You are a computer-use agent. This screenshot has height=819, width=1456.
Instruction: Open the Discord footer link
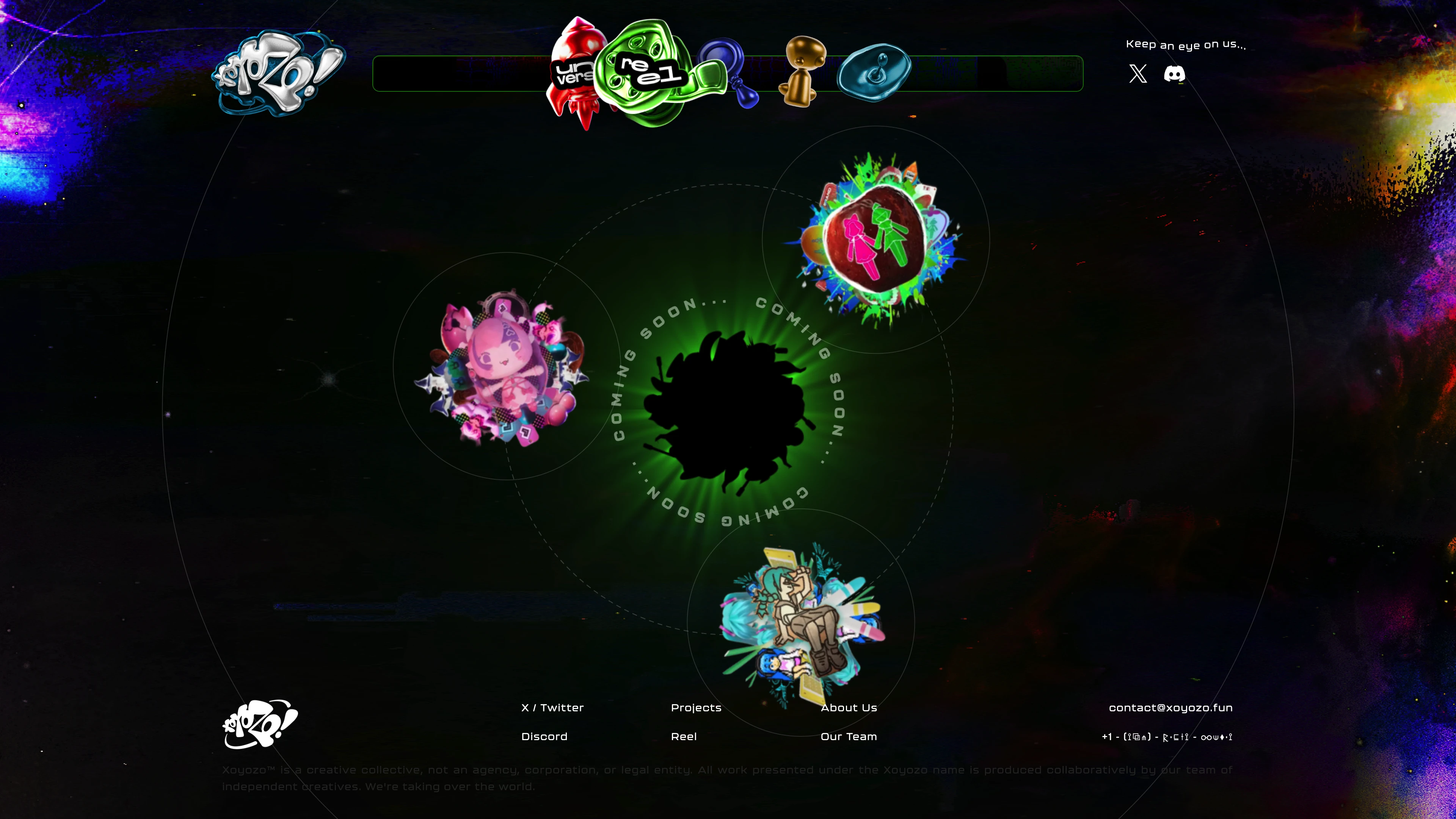click(544, 736)
